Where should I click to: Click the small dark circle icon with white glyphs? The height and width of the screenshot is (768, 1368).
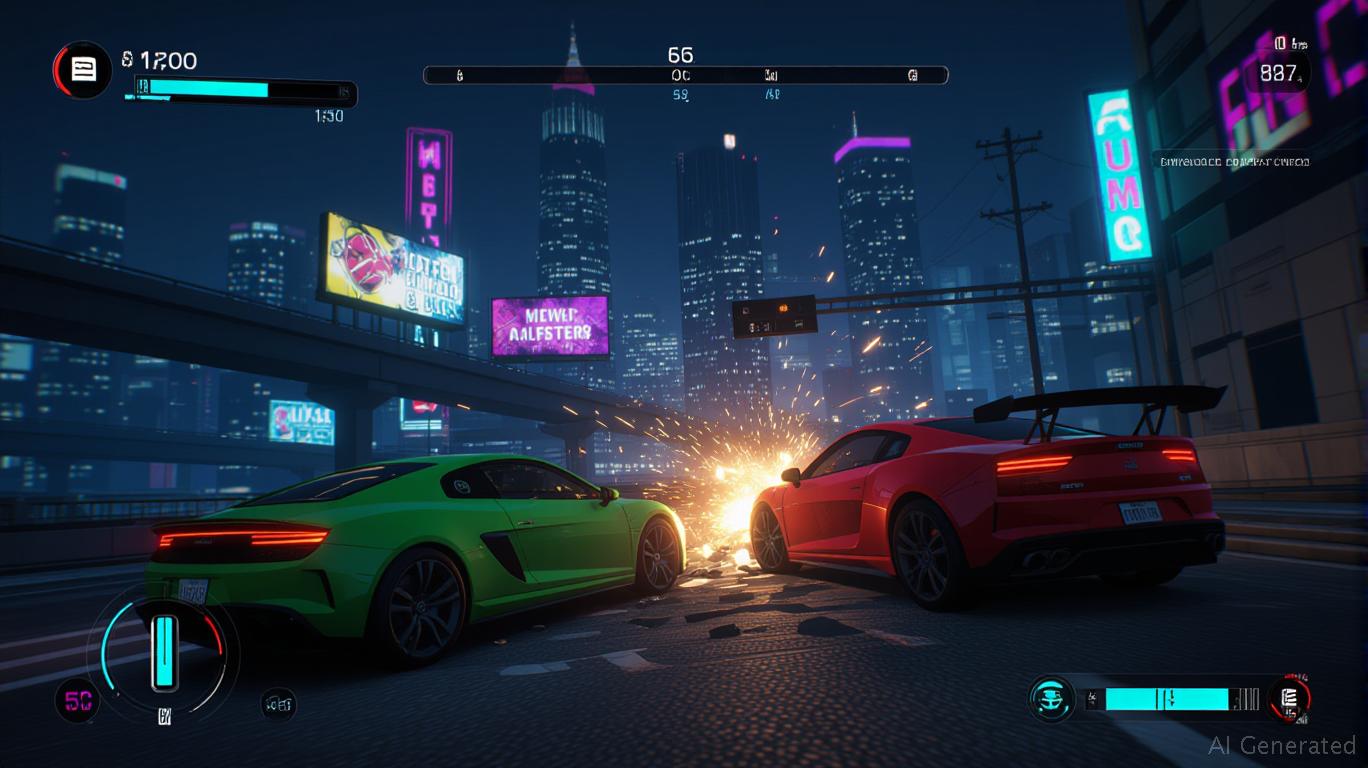pos(278,705)
